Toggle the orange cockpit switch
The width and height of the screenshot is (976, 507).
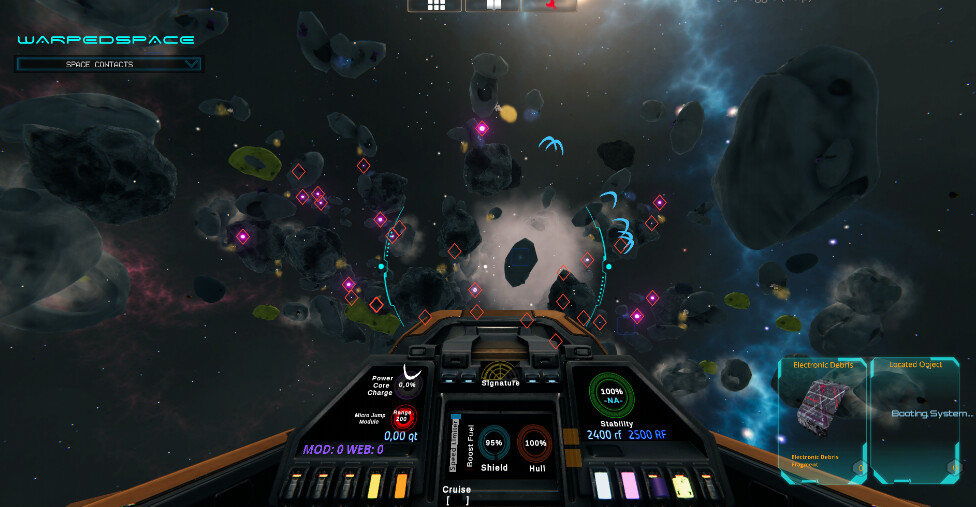pos(401,484)
